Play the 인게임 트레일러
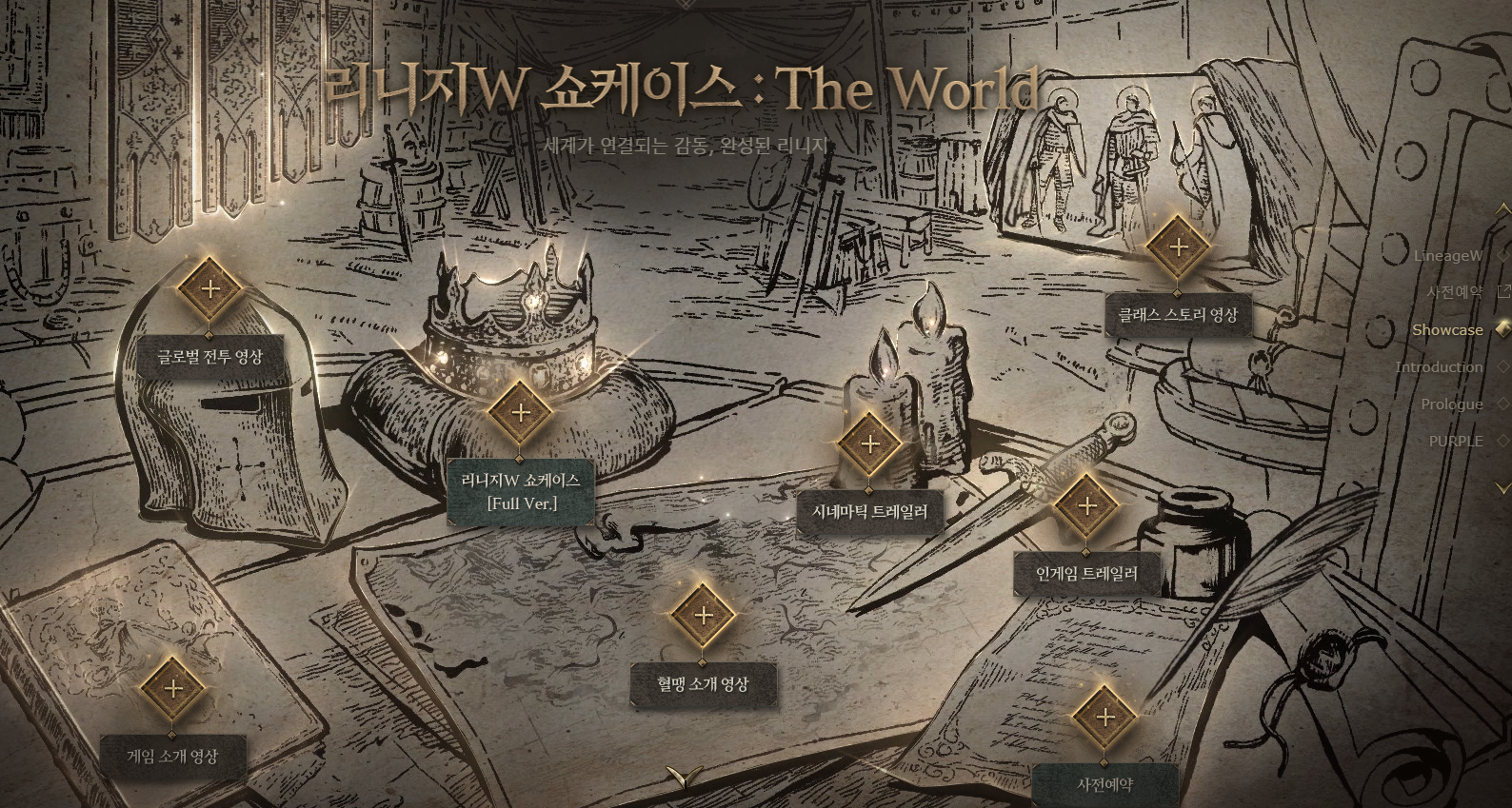 tap(1086, 506)
